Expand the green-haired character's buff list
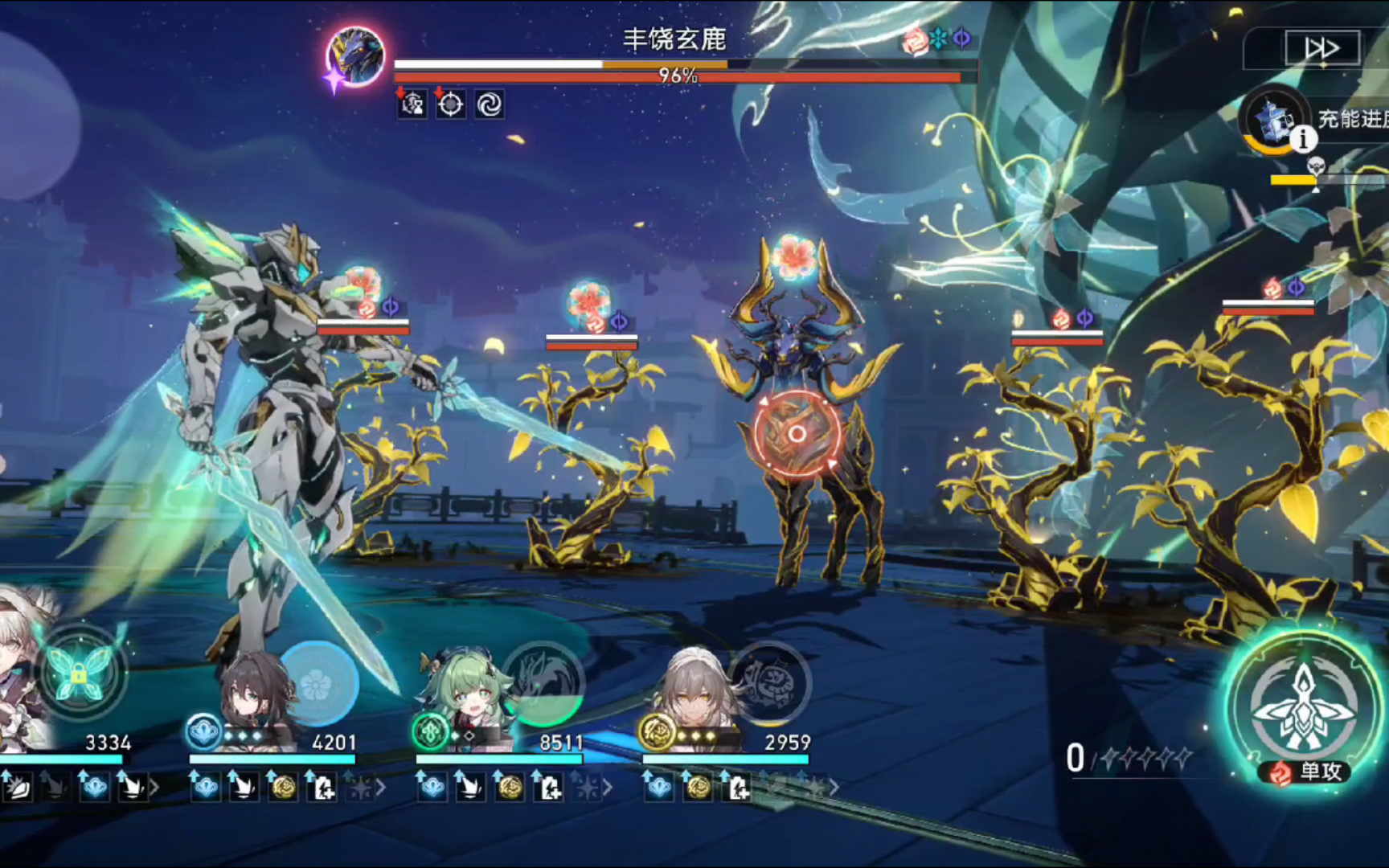This screenshot has height=868, width=1389. coord(608,788)
